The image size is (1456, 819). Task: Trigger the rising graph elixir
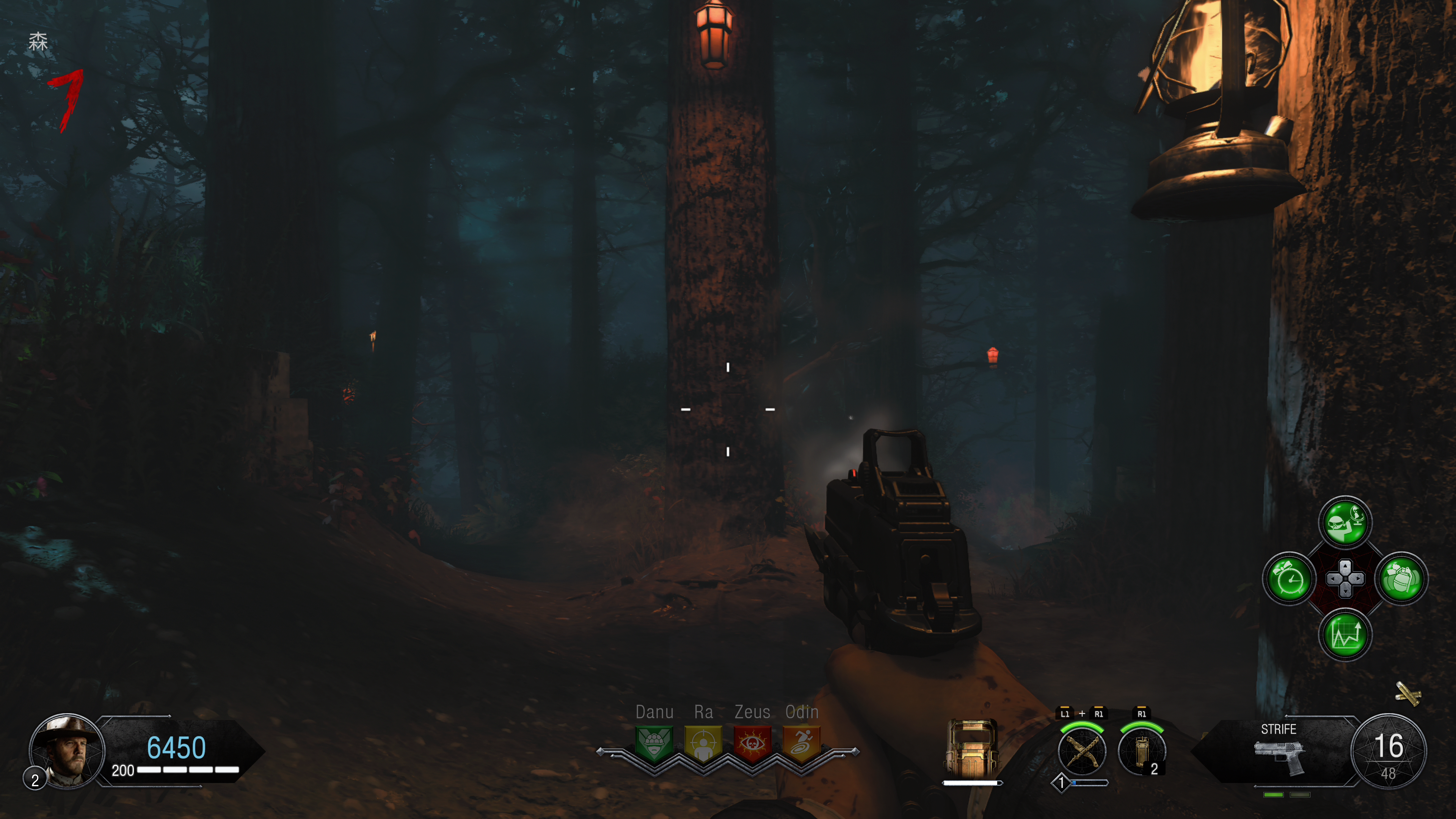pyautogui.click(x=1345, y=635)
